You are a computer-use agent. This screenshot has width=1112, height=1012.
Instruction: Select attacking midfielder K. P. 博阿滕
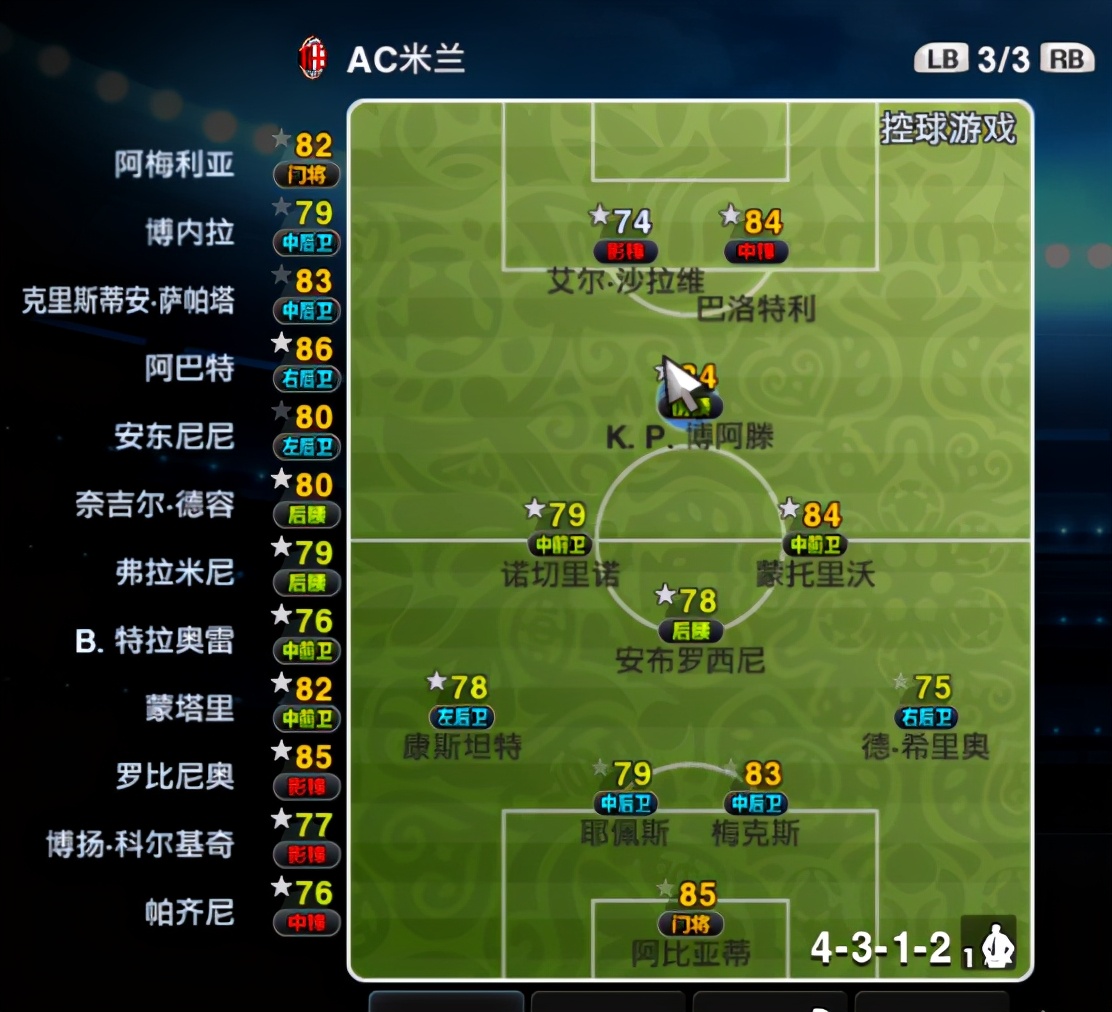click(690, 407)
